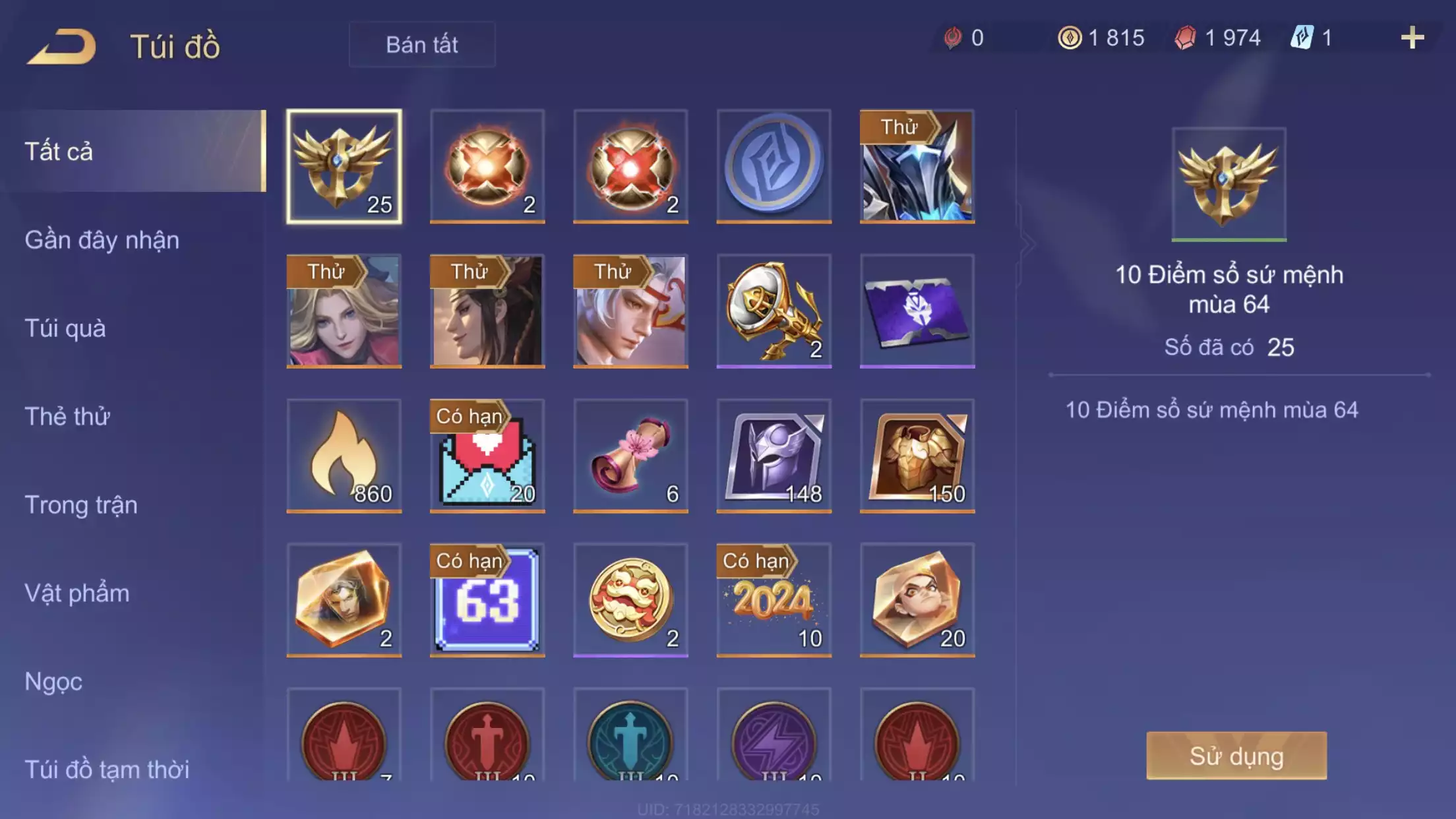Select the golden 2024 limited item
The height and width of the screenshot is (819, 1456).
[x=773, y=600]
